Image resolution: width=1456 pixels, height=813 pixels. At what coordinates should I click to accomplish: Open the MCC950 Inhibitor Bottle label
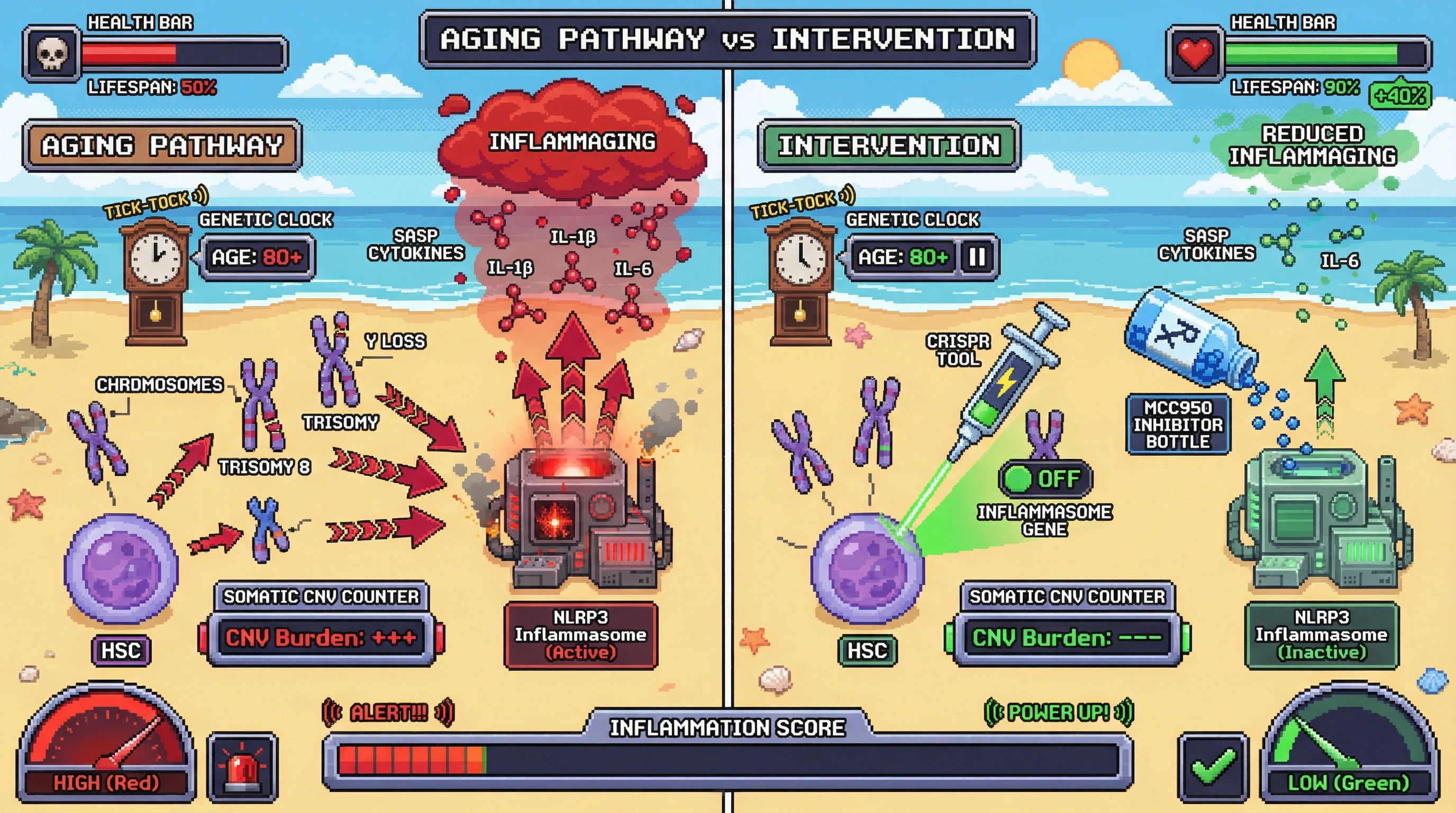click(x=1178, y=424)
